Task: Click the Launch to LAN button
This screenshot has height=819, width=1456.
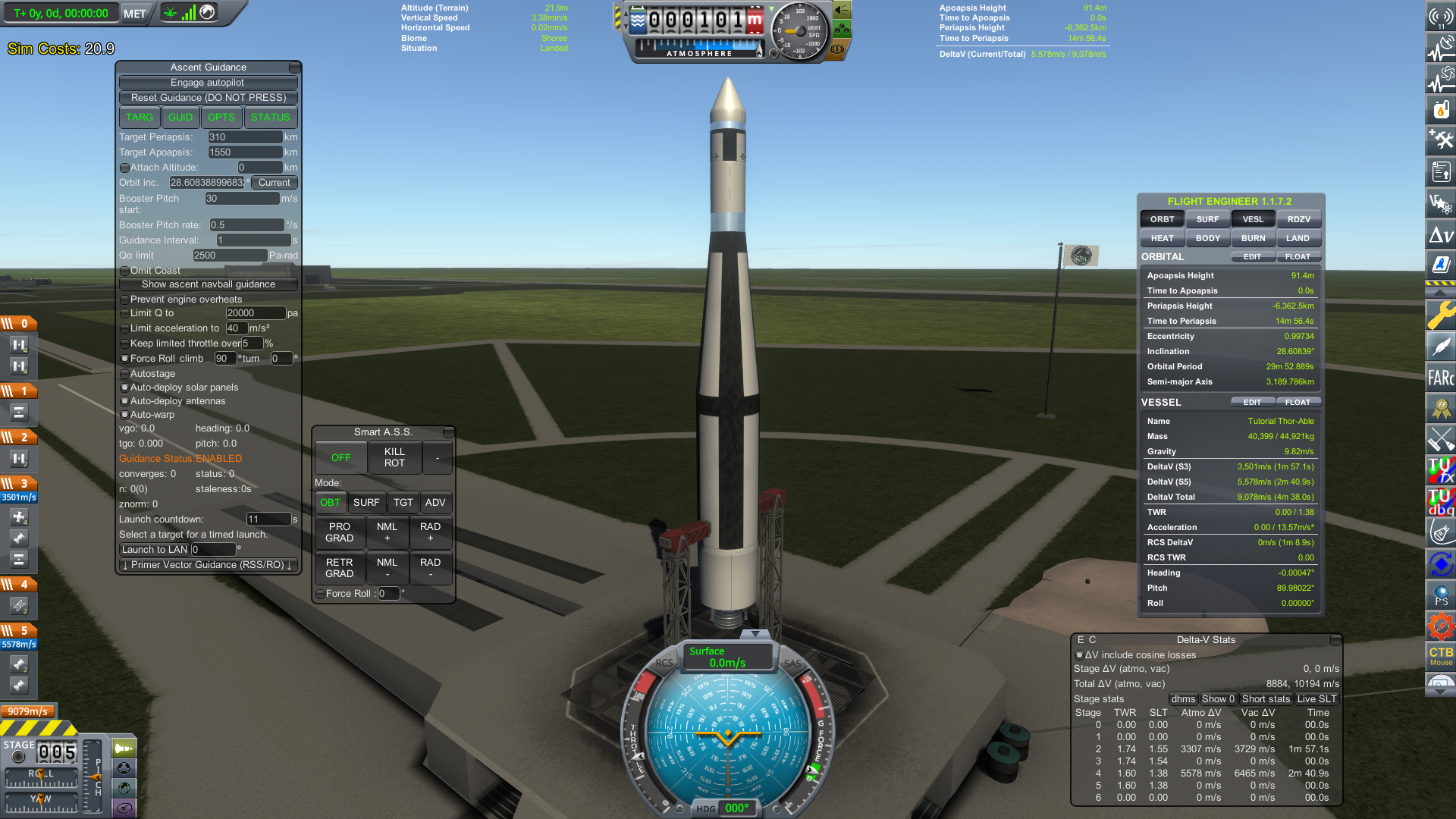Action: click(x=155, y=550)
